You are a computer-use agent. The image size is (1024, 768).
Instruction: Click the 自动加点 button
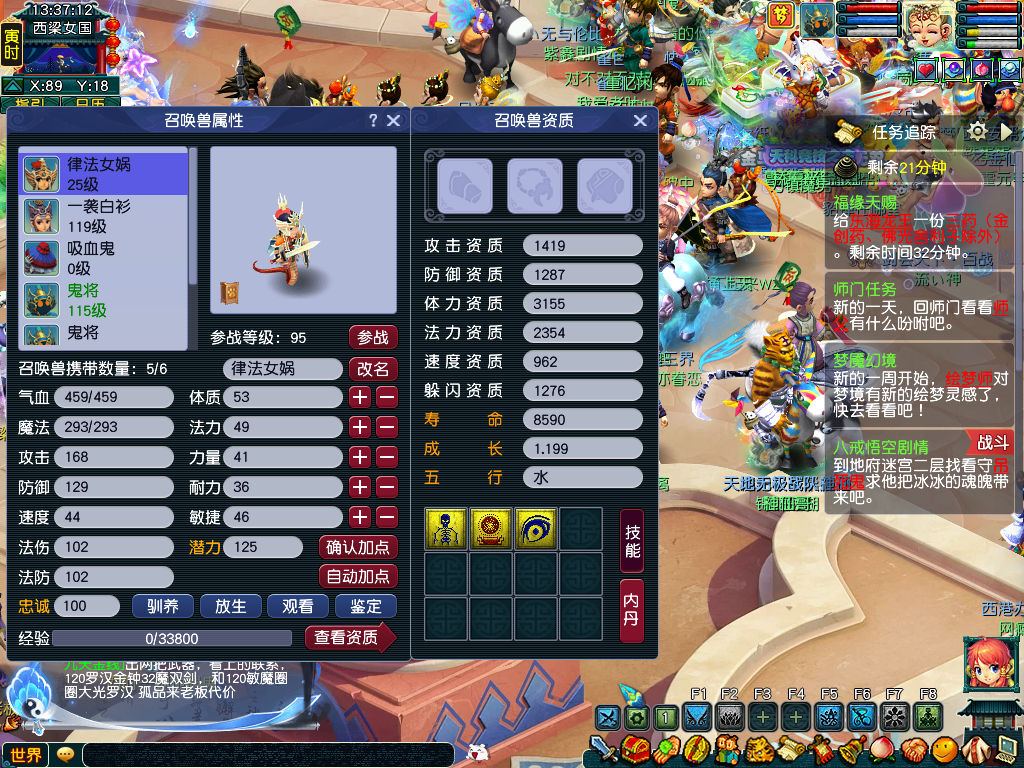point(358,577)
